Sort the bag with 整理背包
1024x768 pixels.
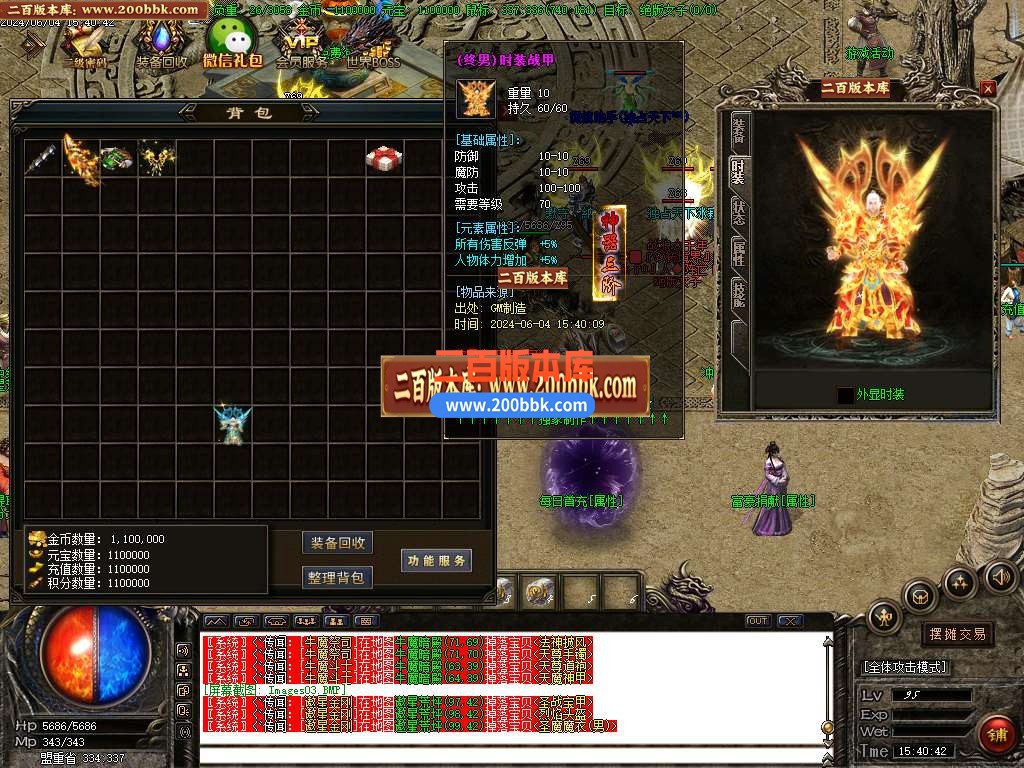(x=337, y=577)
